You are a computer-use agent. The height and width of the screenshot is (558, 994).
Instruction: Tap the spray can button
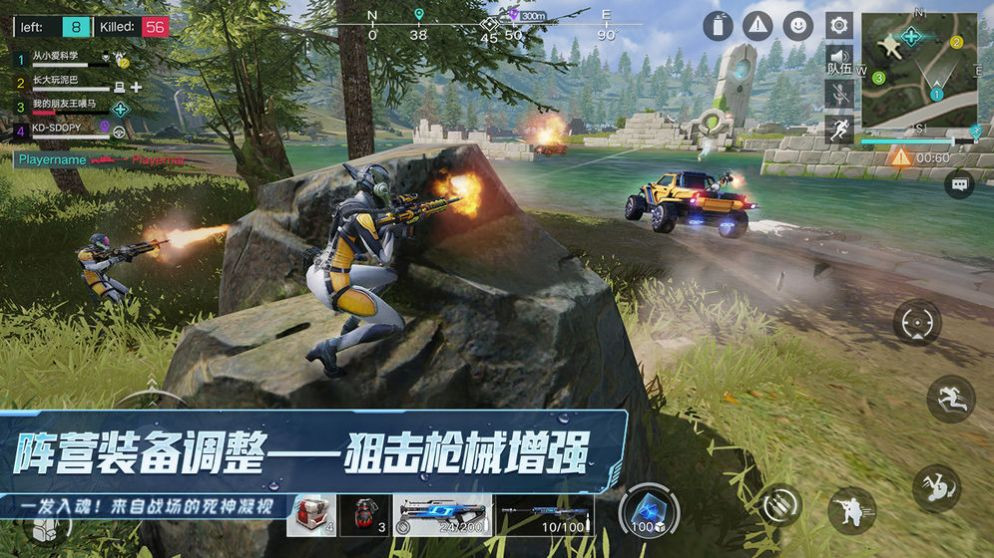718,26
